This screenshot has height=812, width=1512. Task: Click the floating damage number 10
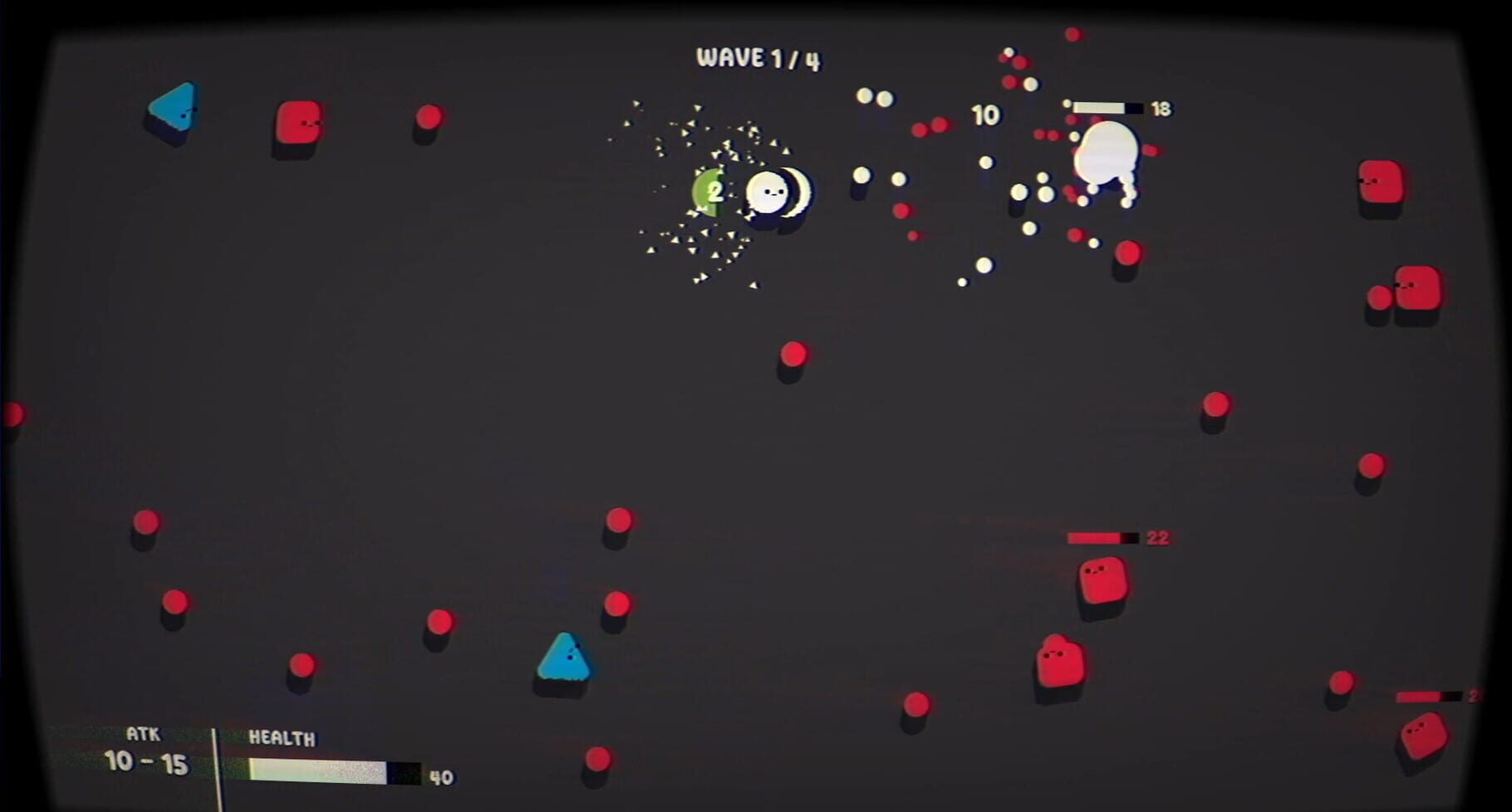(x=985, y=115)
